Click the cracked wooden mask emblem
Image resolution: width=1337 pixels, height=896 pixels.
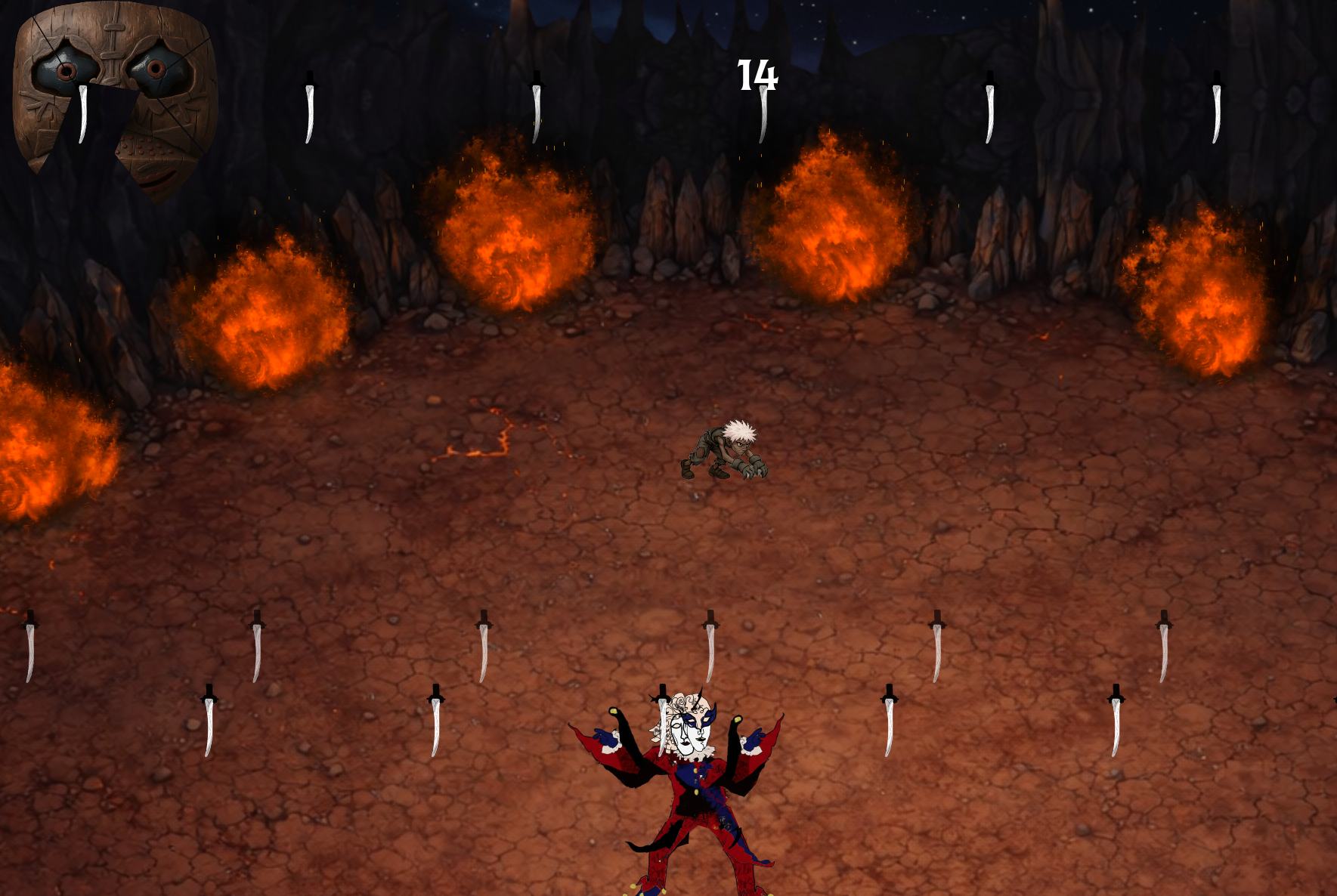[x=113, y=83]
